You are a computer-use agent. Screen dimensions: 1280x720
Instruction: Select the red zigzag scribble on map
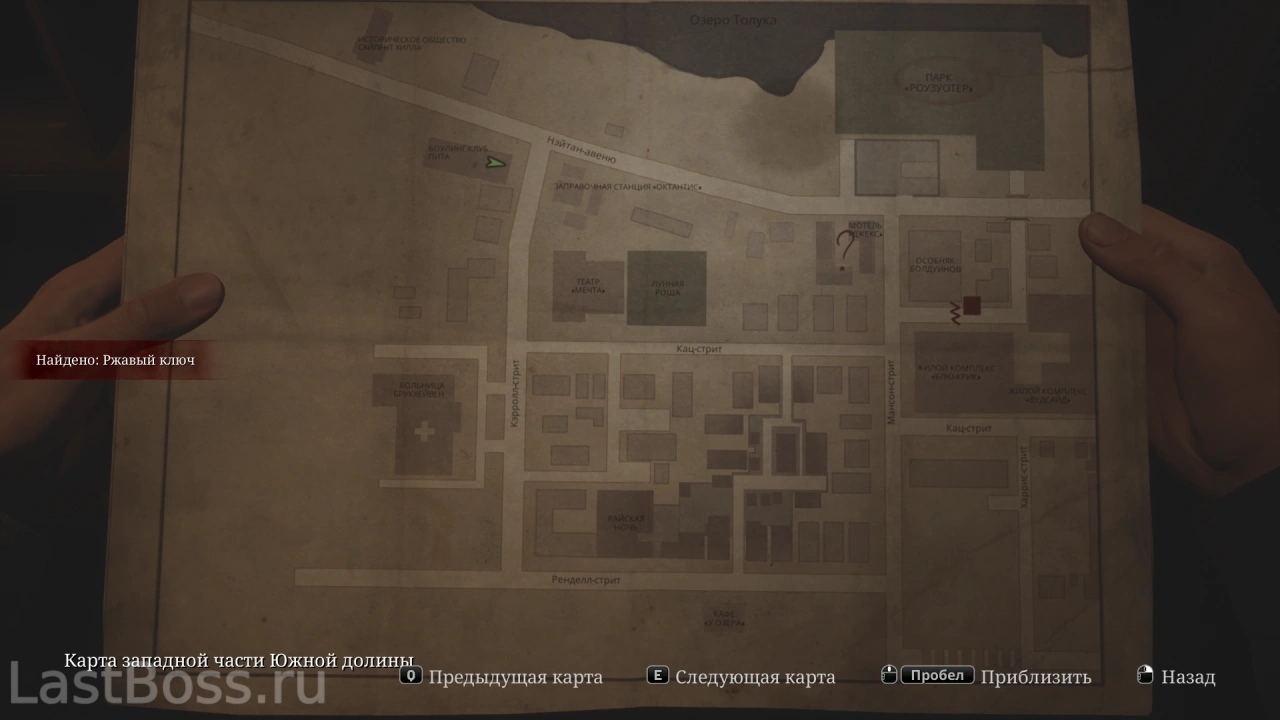tap(955, 313)
